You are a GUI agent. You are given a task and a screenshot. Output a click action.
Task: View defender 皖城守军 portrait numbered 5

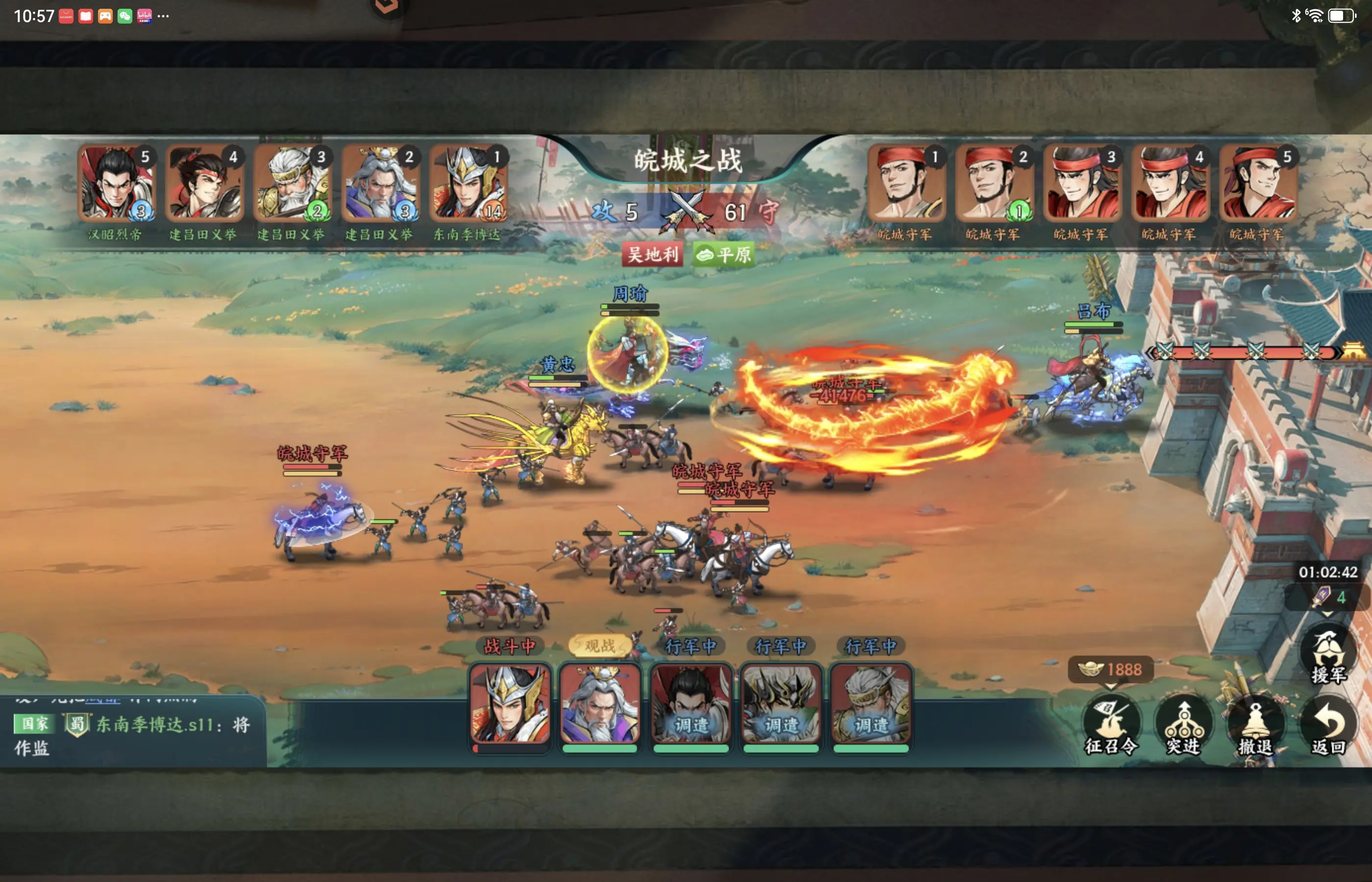(1258, 184)
